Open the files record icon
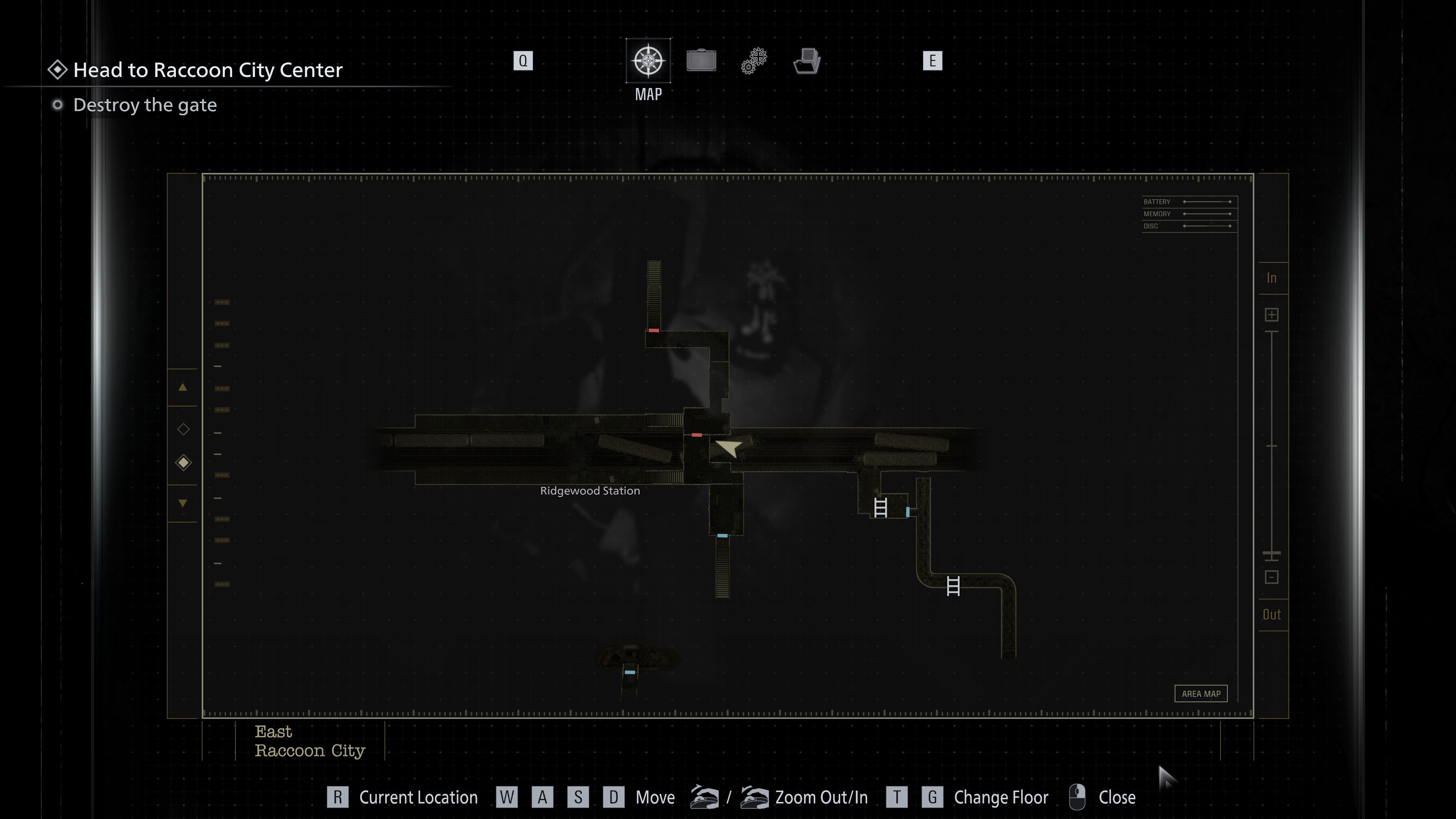 pyautogui.click(x=806, y=61)
